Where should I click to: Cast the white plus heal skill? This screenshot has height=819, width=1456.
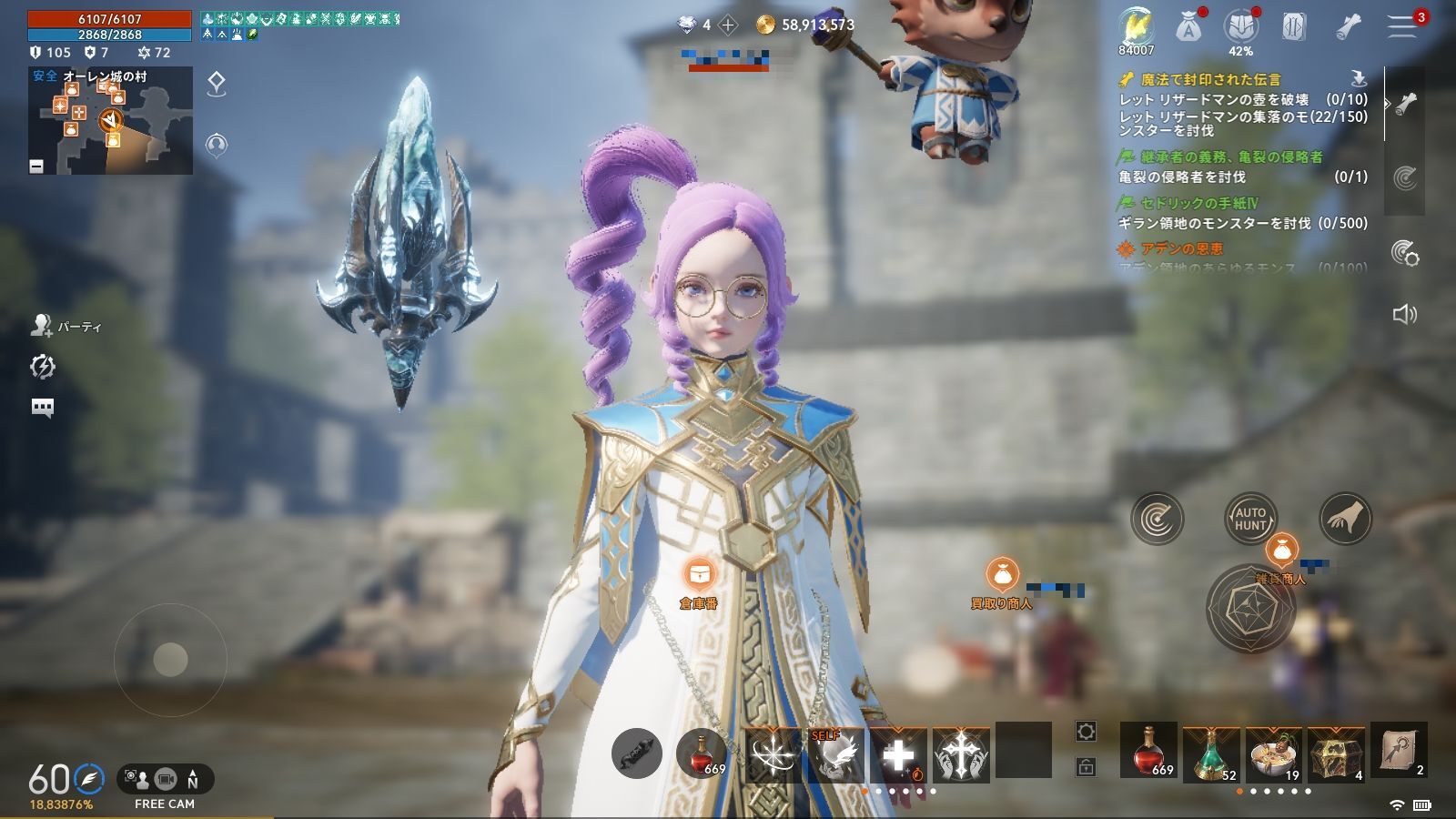pyautogui.click(x=898, y=755)
